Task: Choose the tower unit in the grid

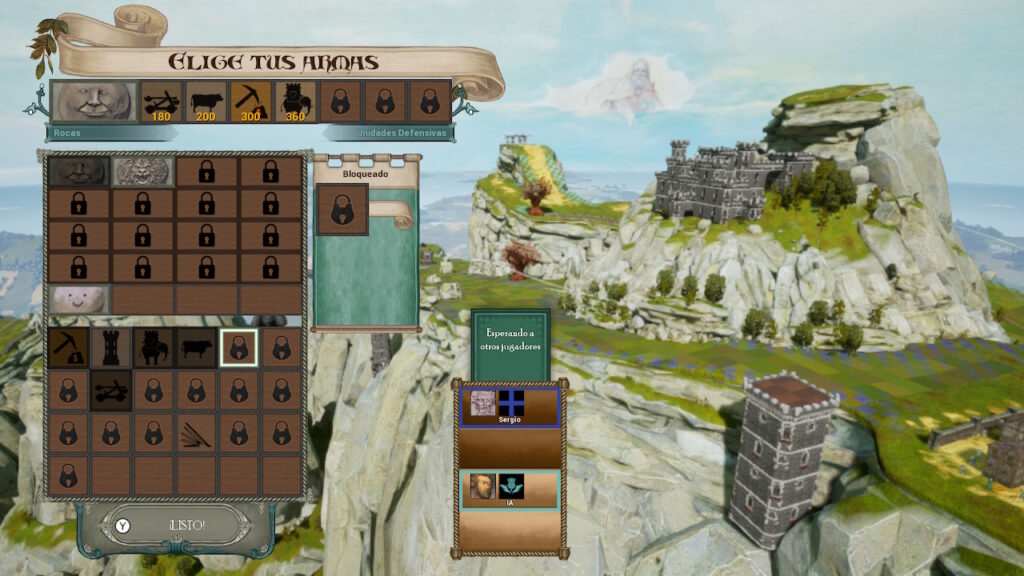Action: coord(111,347)
